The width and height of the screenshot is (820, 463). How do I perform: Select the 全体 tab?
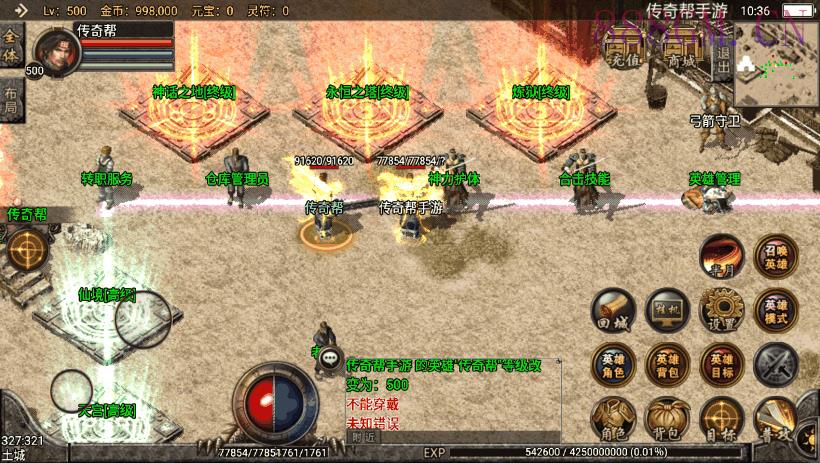click(11, 46)
